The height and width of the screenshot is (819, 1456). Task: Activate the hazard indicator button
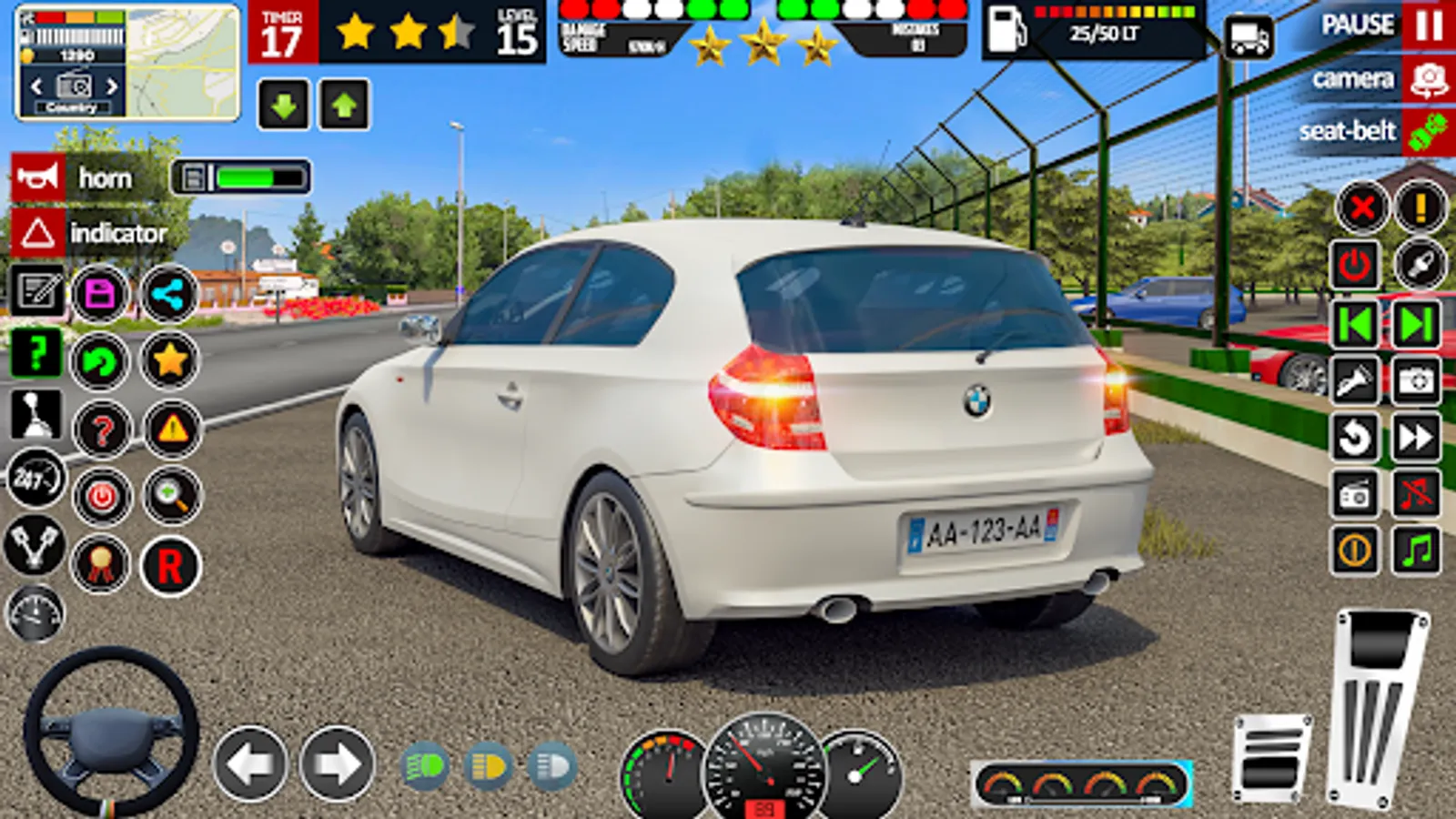coord(38,234)
